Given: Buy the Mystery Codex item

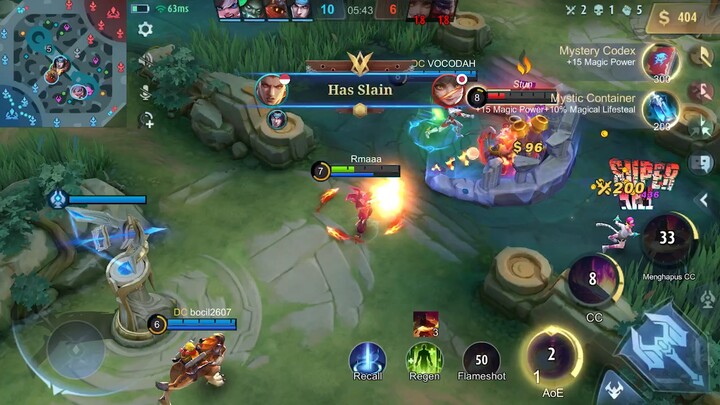Looking at the screenshot, I should coord(660,60).
